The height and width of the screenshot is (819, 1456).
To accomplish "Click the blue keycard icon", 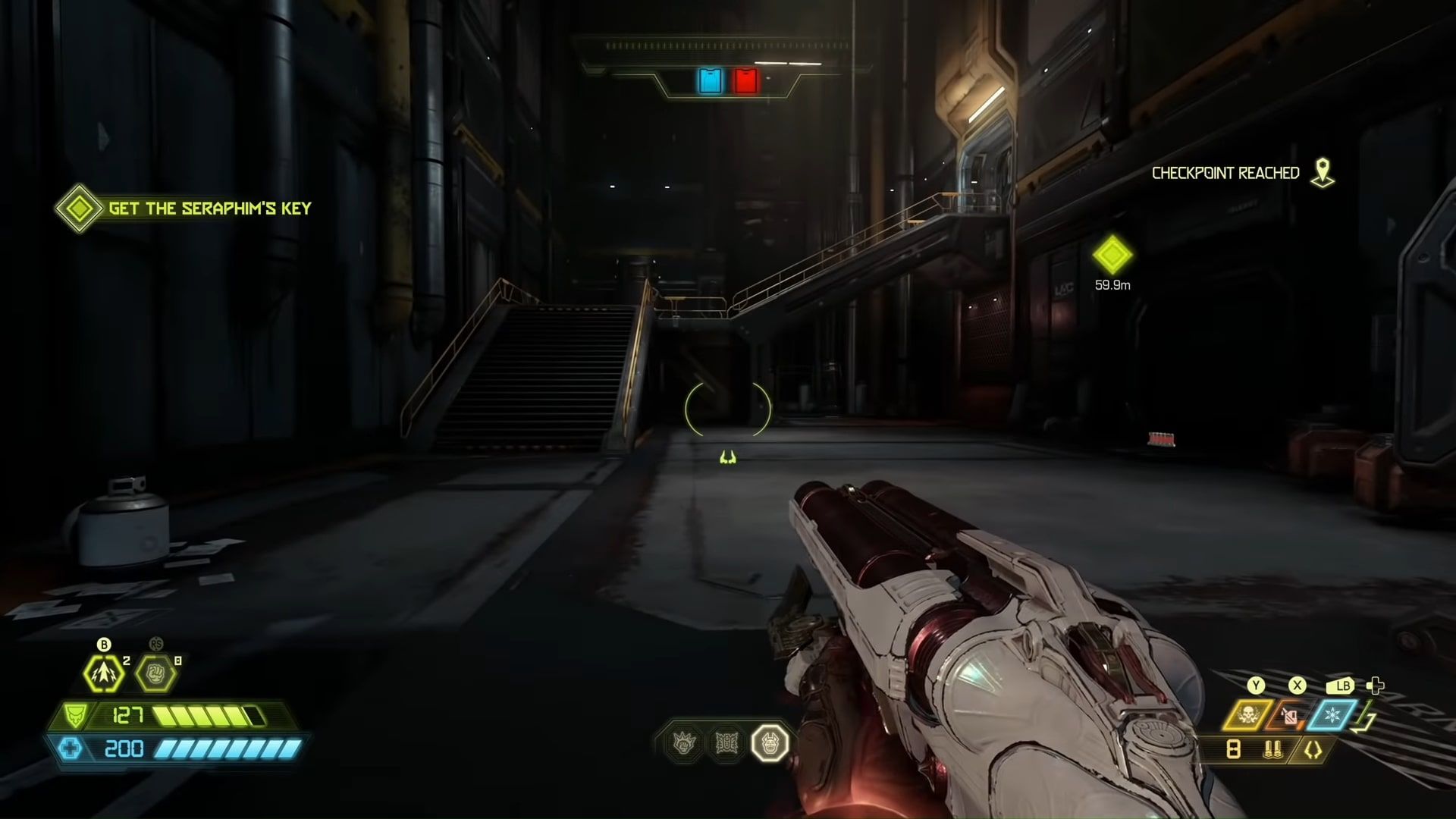I will click(711, 80).
